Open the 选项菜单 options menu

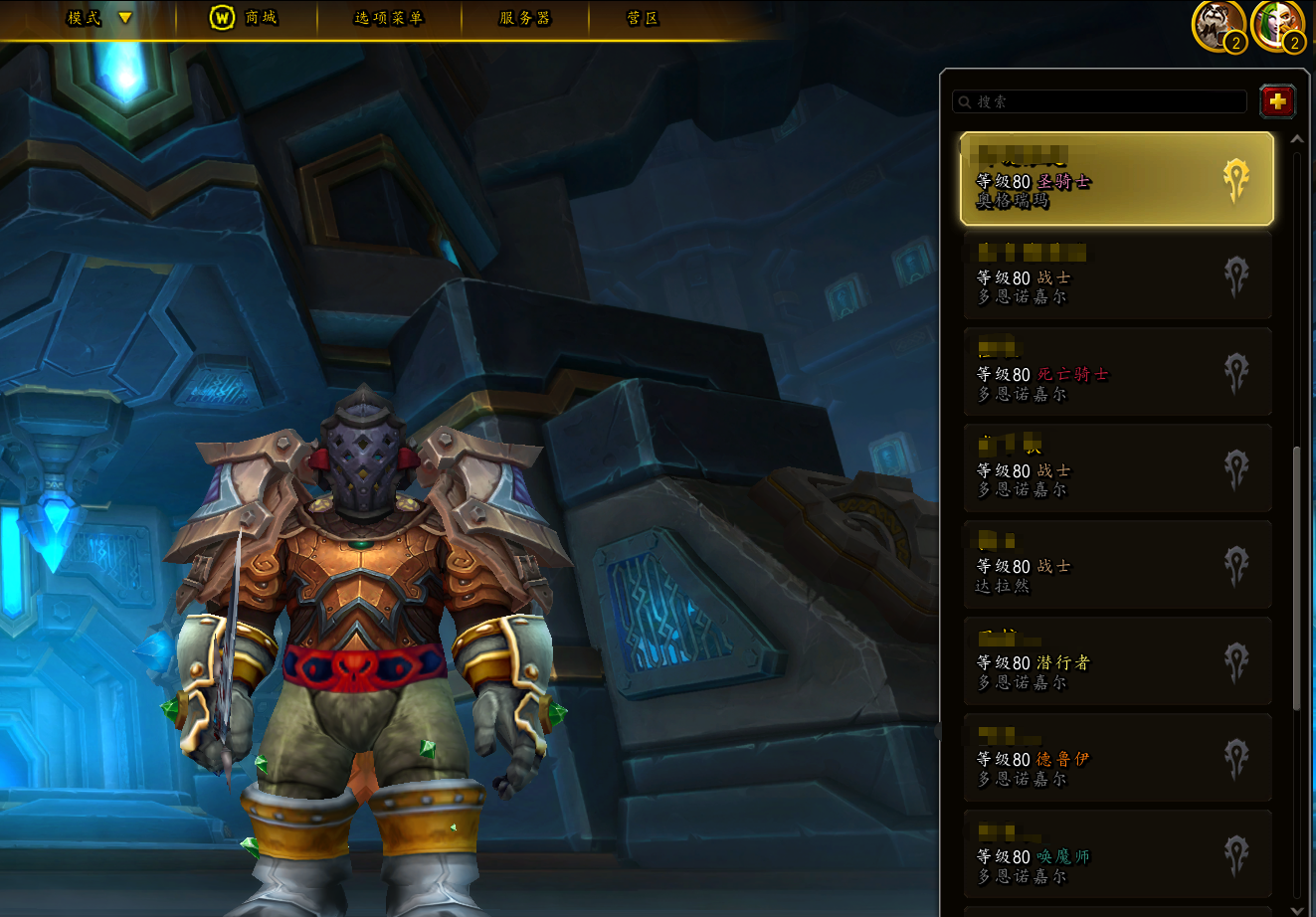pos(389,18)
